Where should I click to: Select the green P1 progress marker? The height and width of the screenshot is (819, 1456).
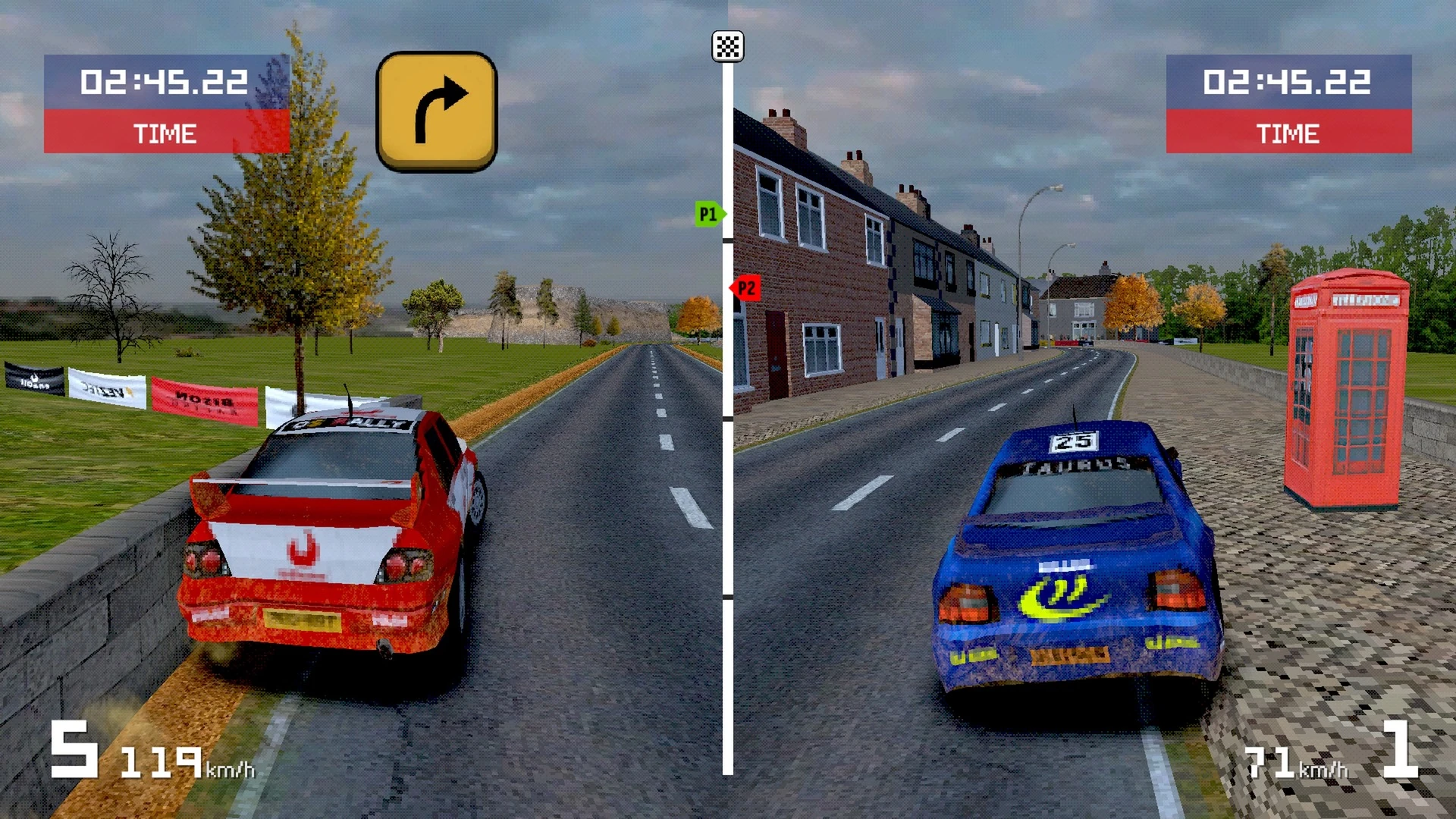coord(709,215)
